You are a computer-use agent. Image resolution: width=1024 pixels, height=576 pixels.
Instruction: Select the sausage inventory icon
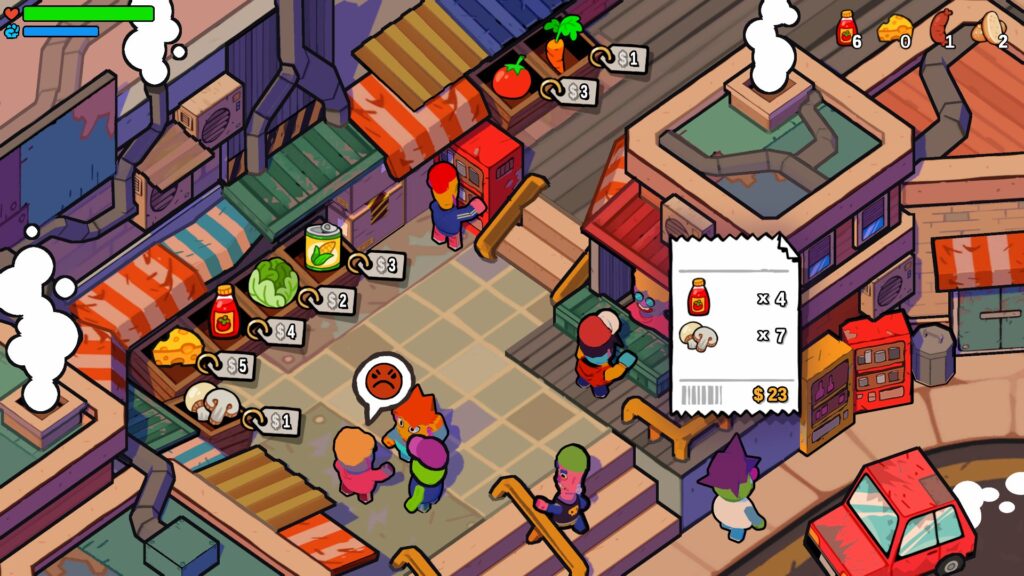[x=941, y=28]
